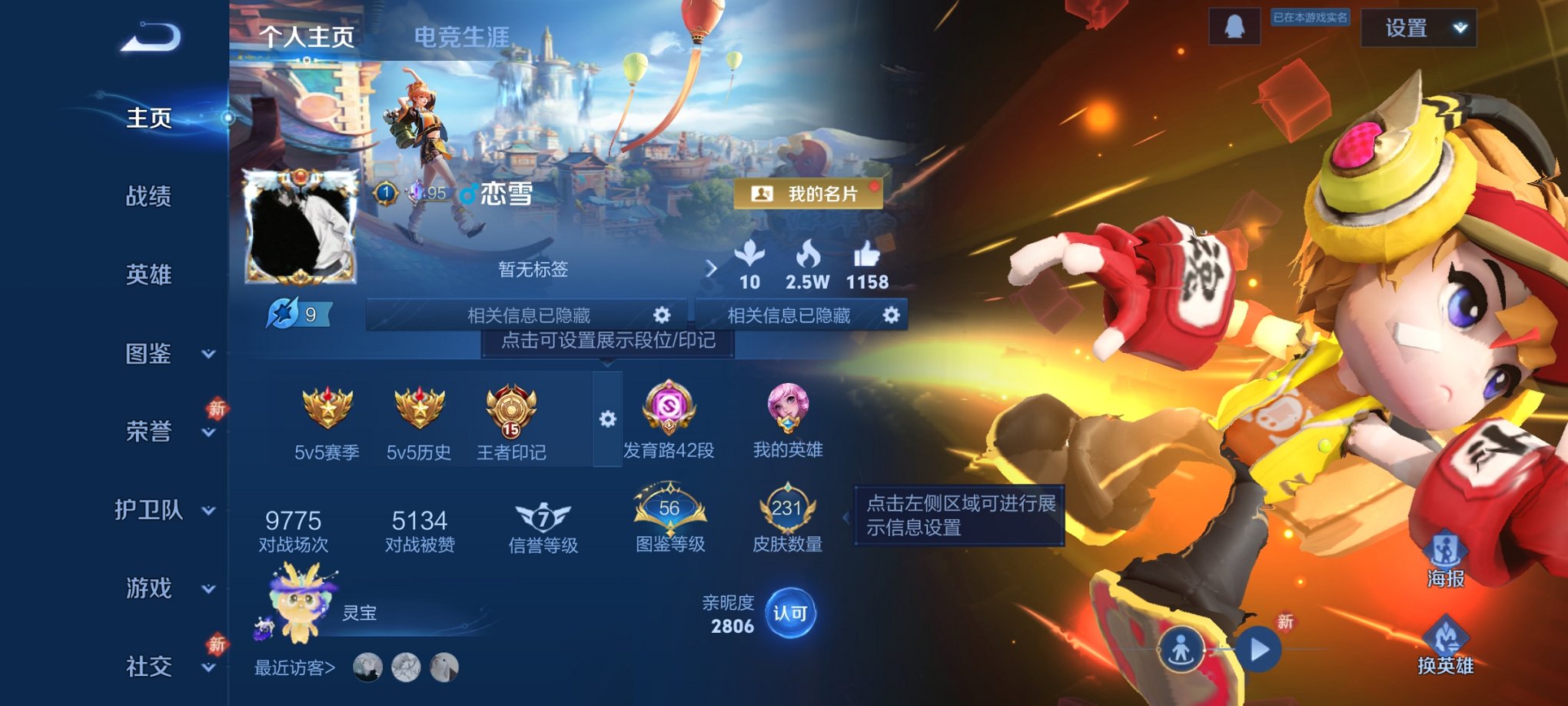
Task: Click the character walk toggle near play button
Action: click(1181, 650)
